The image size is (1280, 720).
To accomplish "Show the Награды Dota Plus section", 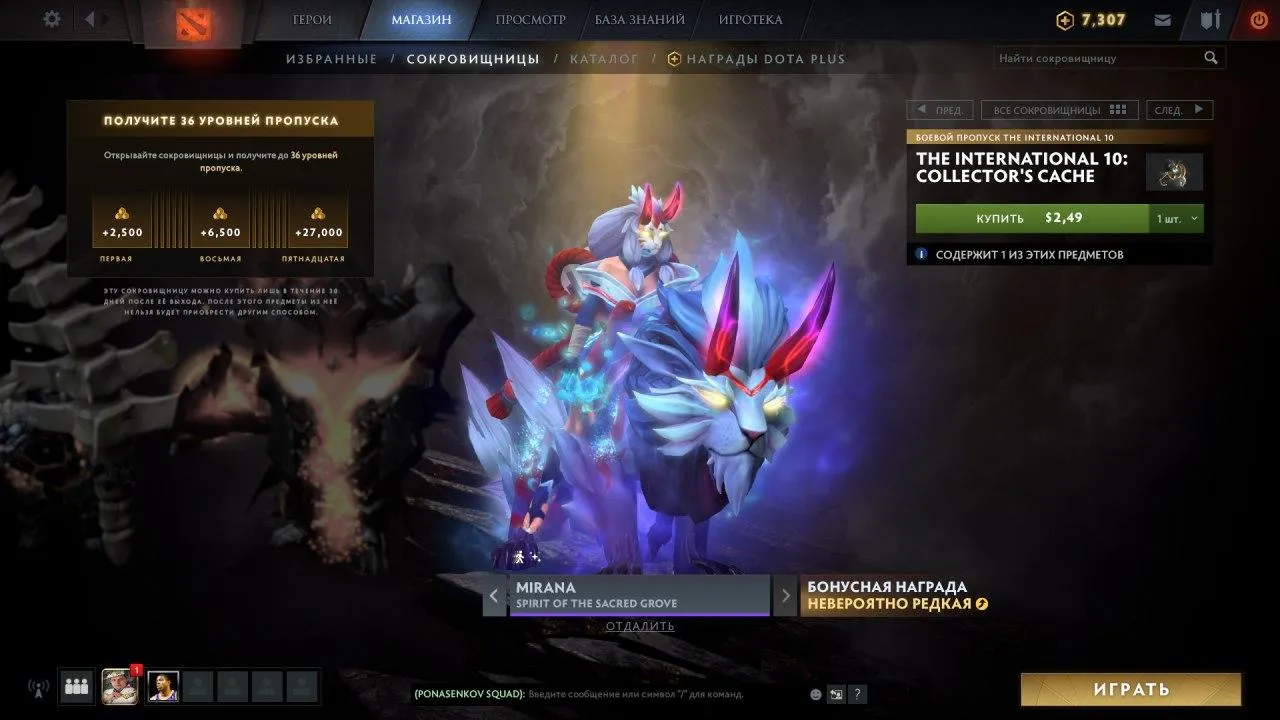I will click(757, 59).
